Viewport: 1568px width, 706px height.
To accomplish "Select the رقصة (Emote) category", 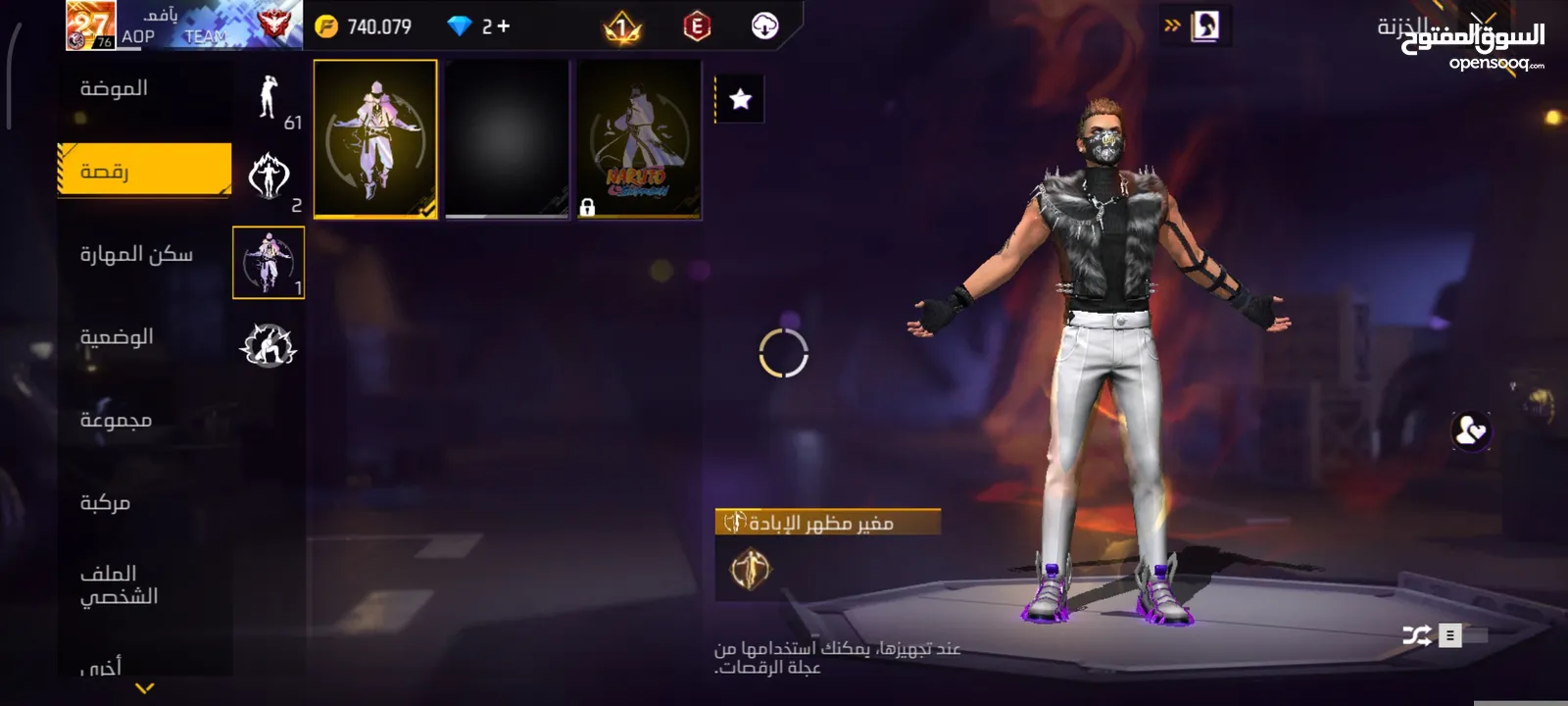I will tap(144, 171).
